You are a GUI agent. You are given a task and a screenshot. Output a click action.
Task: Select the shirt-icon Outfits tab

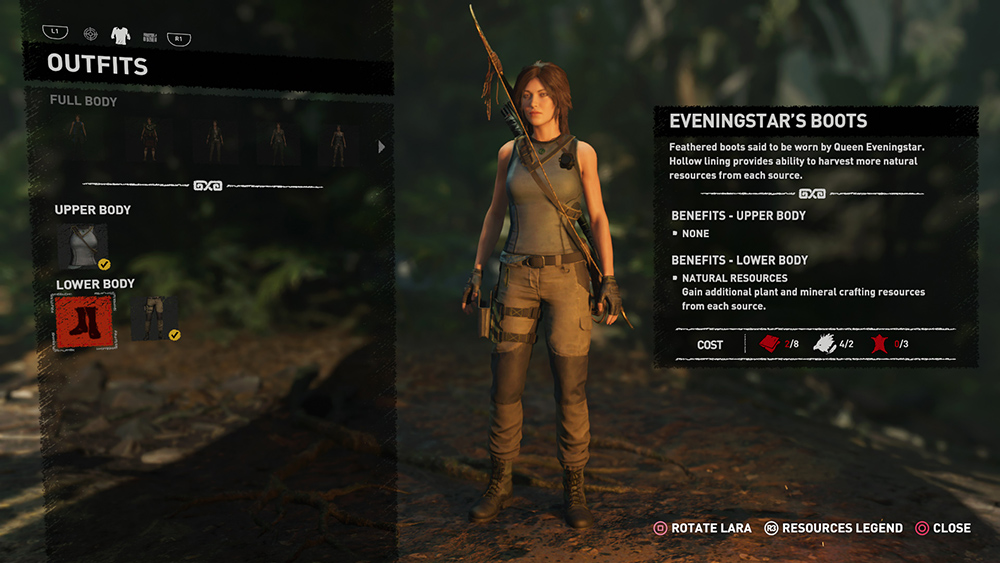(120, 36)
